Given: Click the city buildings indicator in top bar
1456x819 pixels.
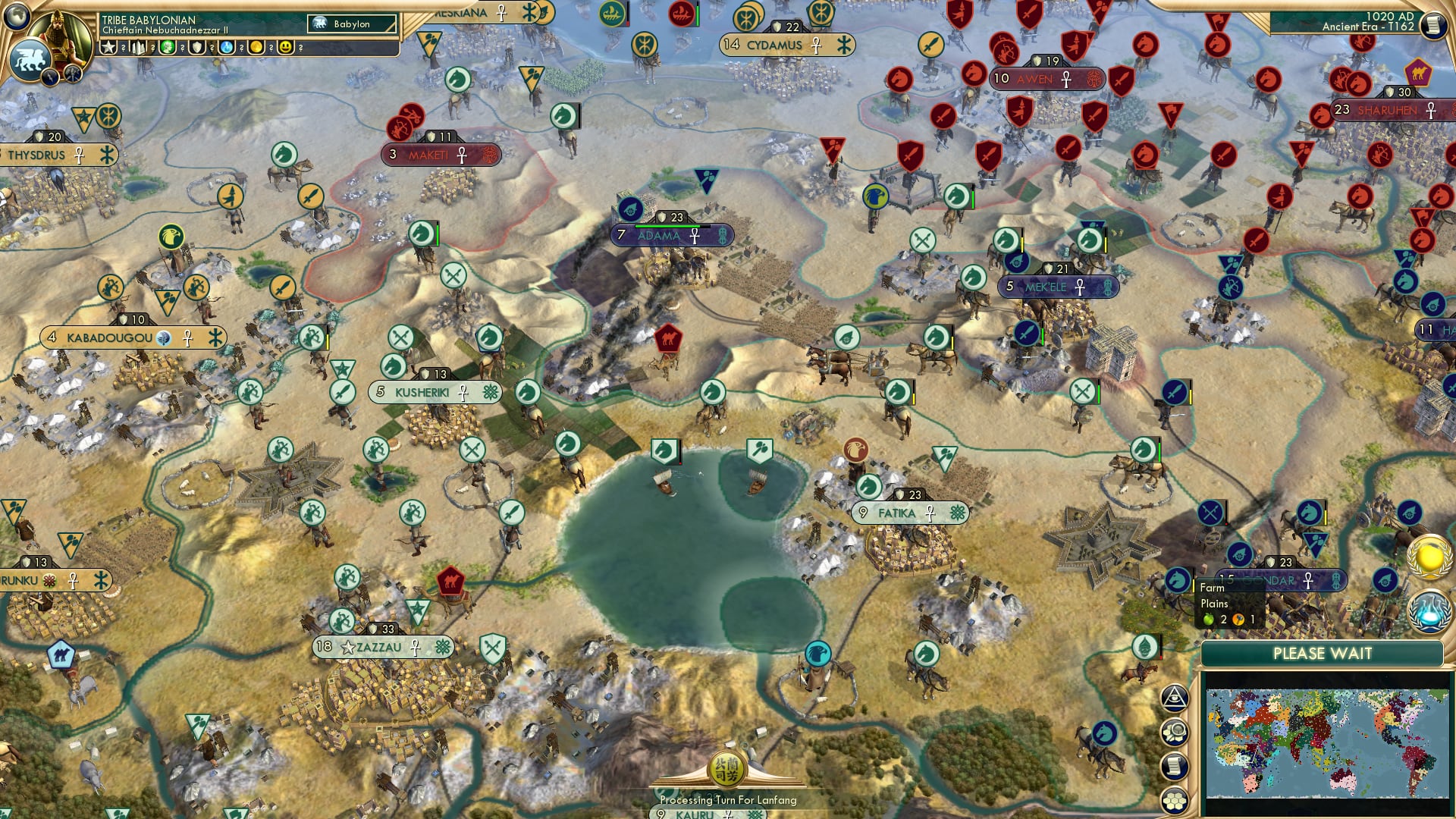Looking at the screenshot, I should pyautogui.click(x=138, y=48).
